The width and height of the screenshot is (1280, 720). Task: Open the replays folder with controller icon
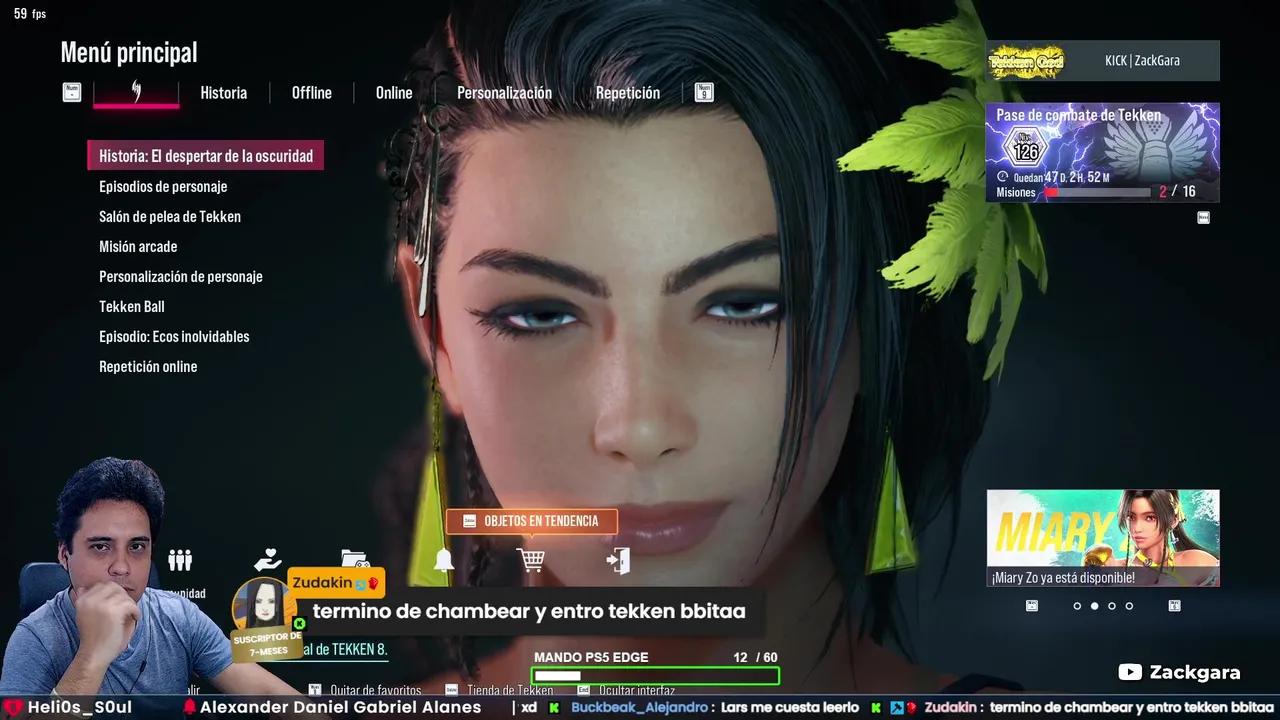[x=353, y=560]
